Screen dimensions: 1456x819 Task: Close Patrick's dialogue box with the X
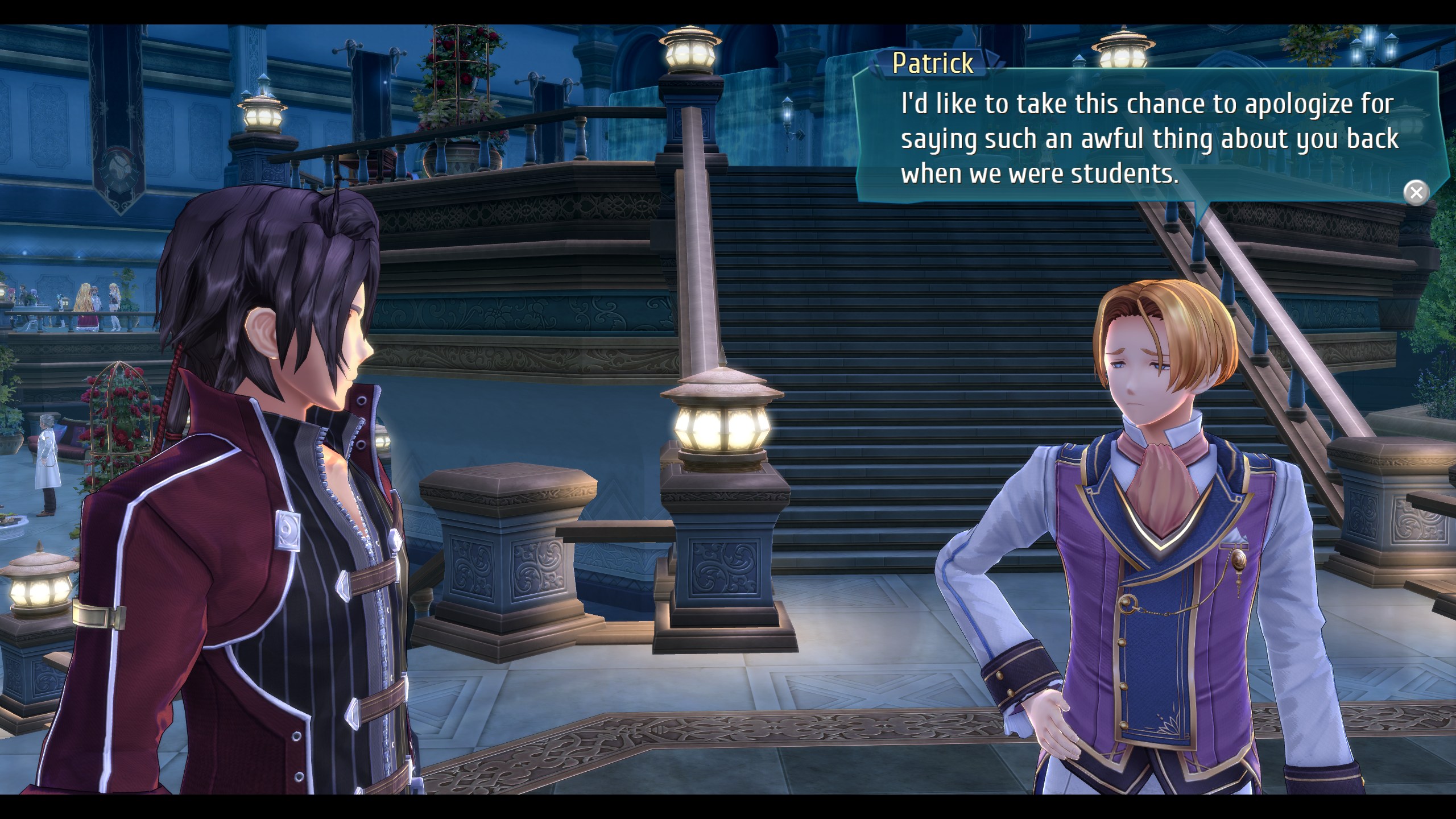click(1416, 193)
